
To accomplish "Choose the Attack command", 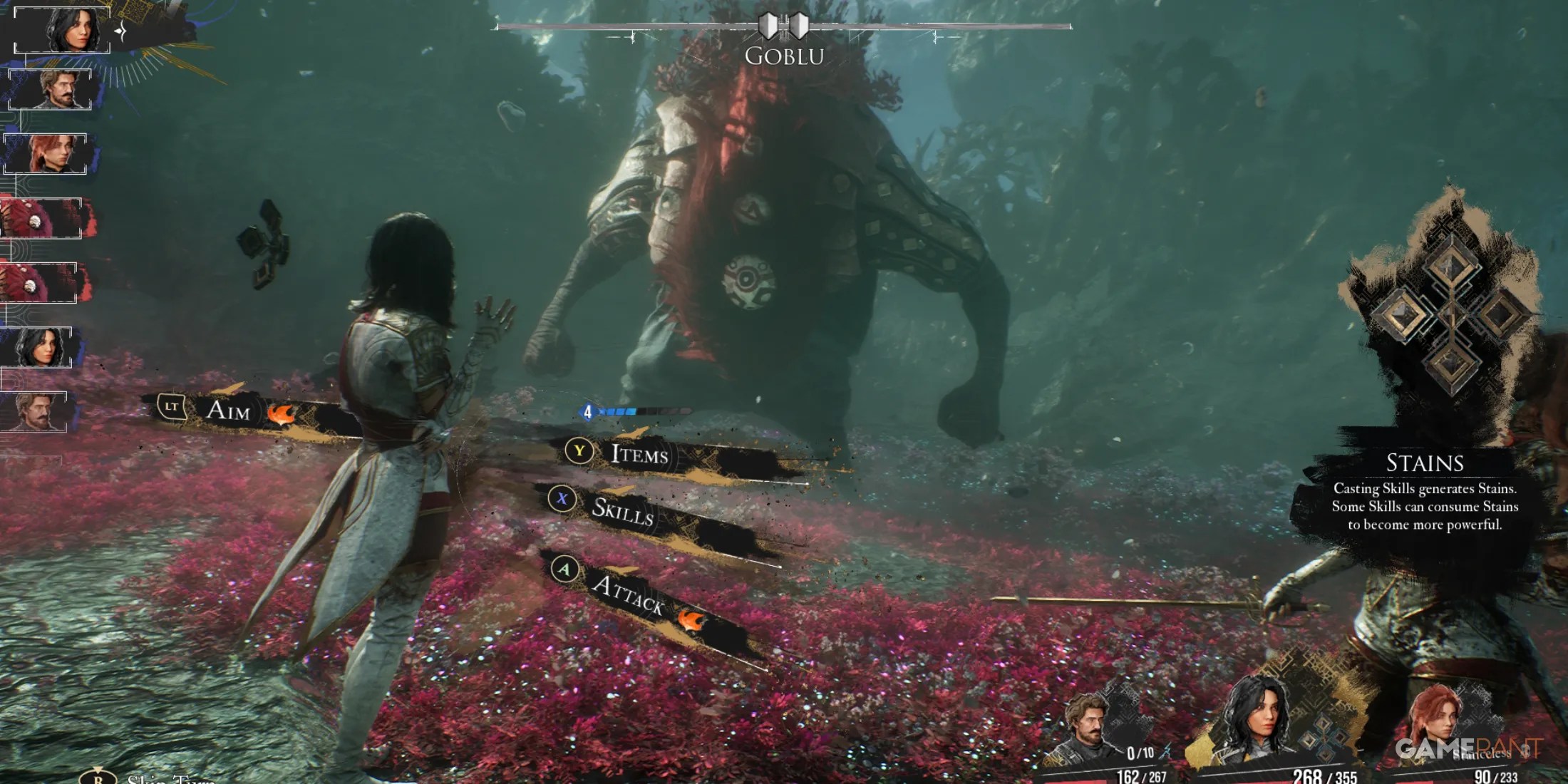I will [627, 594].
